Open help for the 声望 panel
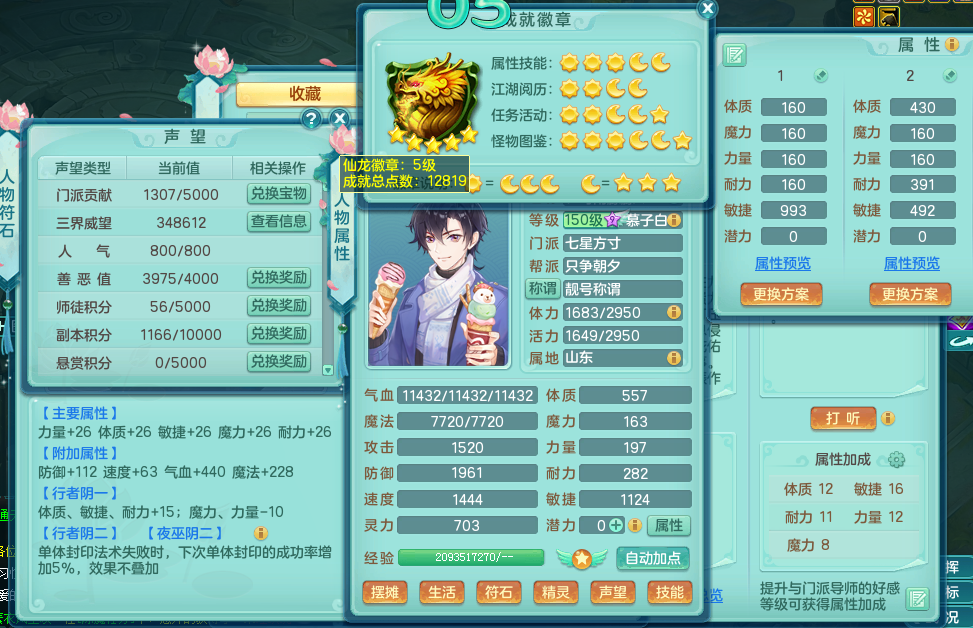Screen dimensions: 973x628 (x=311, y=119)
